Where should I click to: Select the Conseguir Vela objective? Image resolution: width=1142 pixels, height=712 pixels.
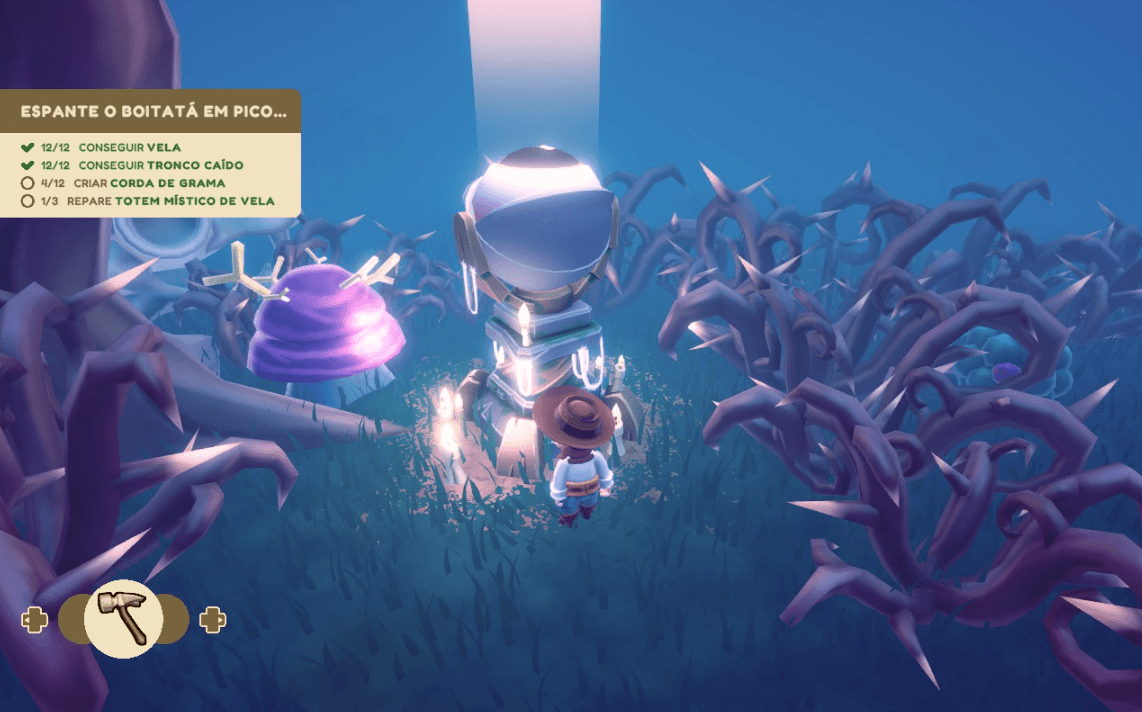[130, 148]
